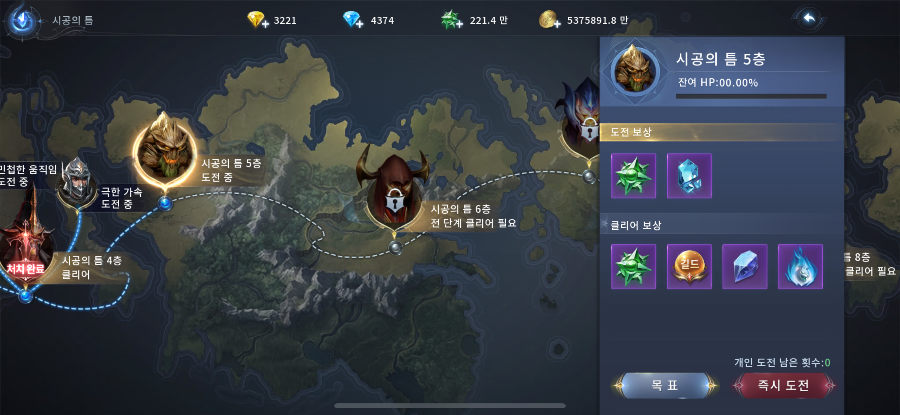
Task: Click the 시공의 틈 emblem icon
Action: click(x=20, y=20)
